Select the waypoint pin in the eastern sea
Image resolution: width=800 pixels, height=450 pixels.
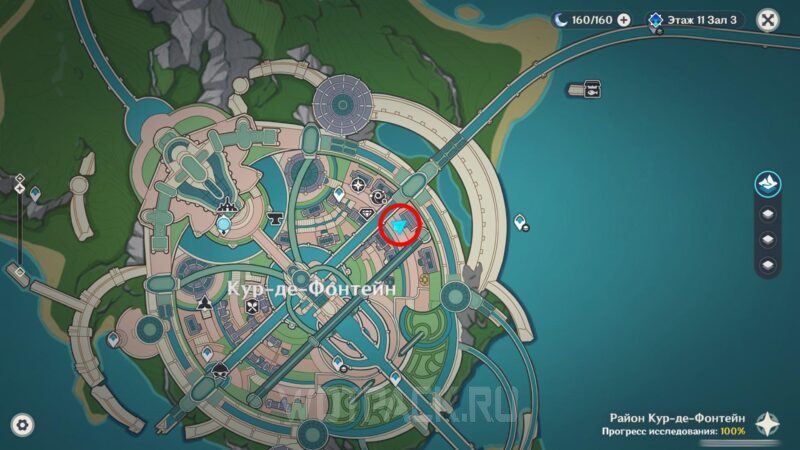[x=519, y=221]
